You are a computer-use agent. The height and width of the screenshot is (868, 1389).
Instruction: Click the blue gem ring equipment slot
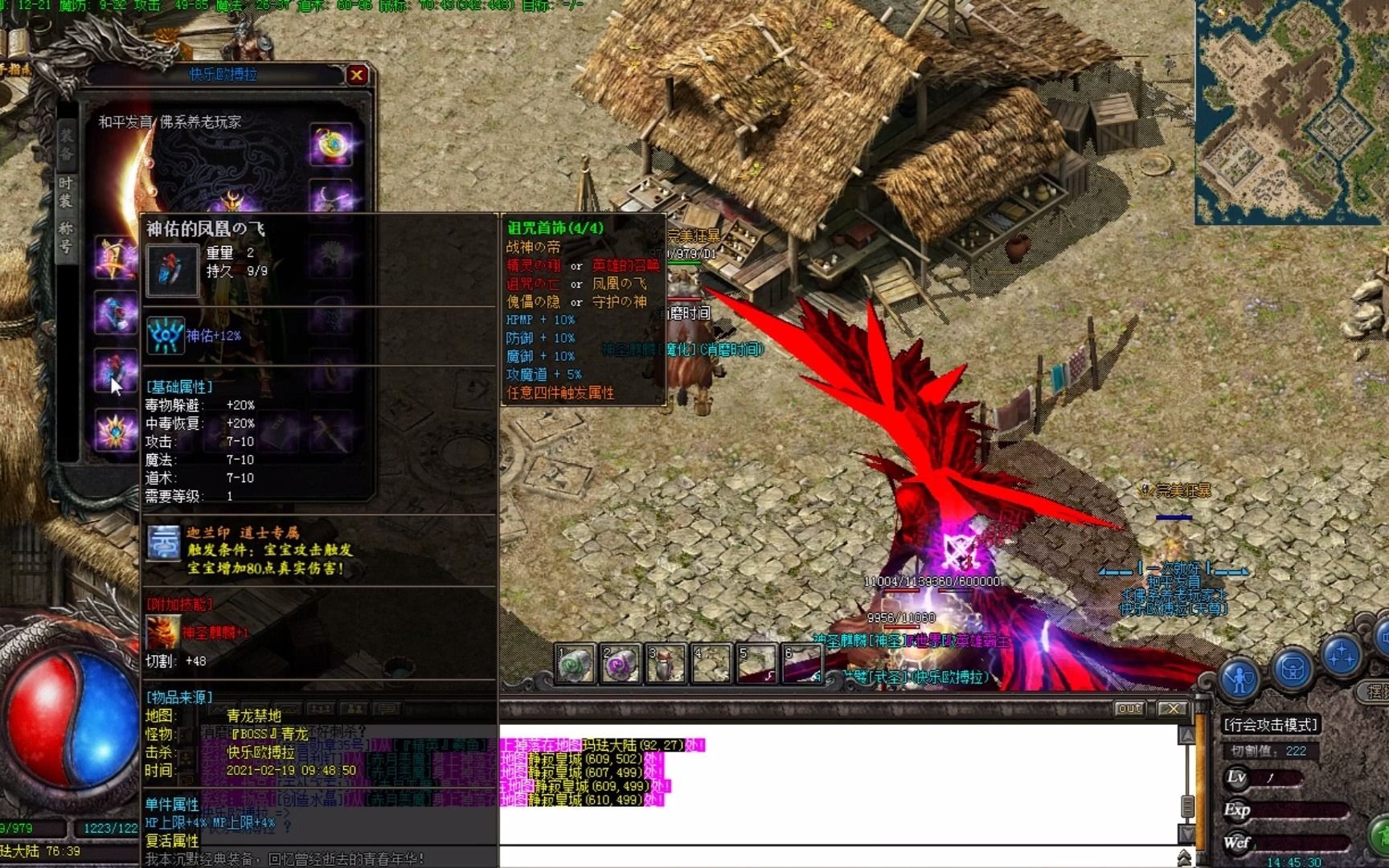pos(114,313)
